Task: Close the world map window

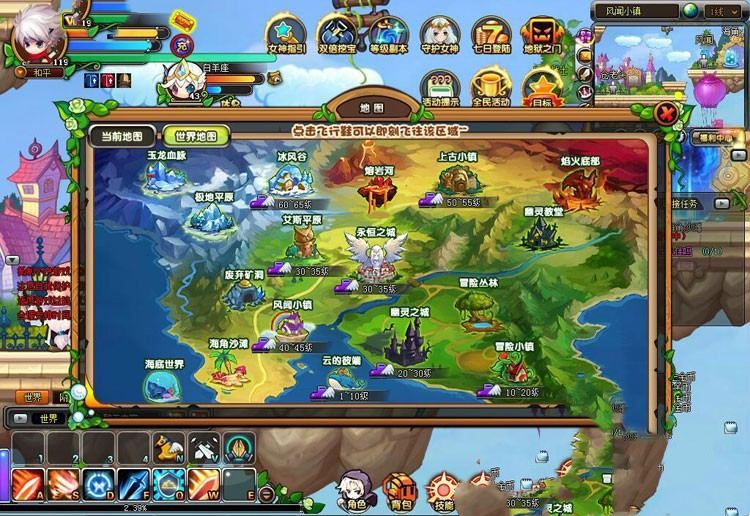Action: pyautogui.click(x=666, y=113)
